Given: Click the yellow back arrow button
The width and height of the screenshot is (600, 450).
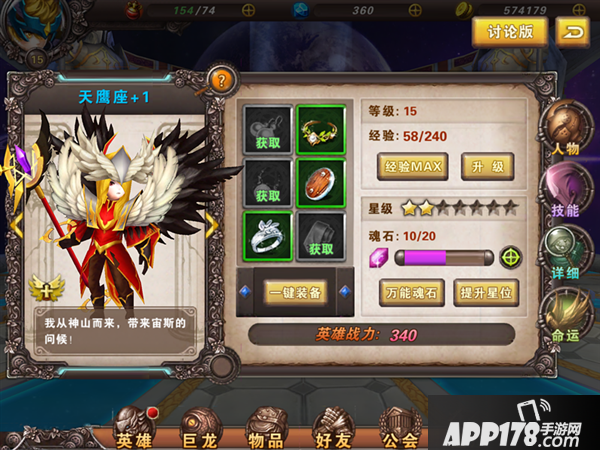Looking at the screenshot, I should [571, 31].
